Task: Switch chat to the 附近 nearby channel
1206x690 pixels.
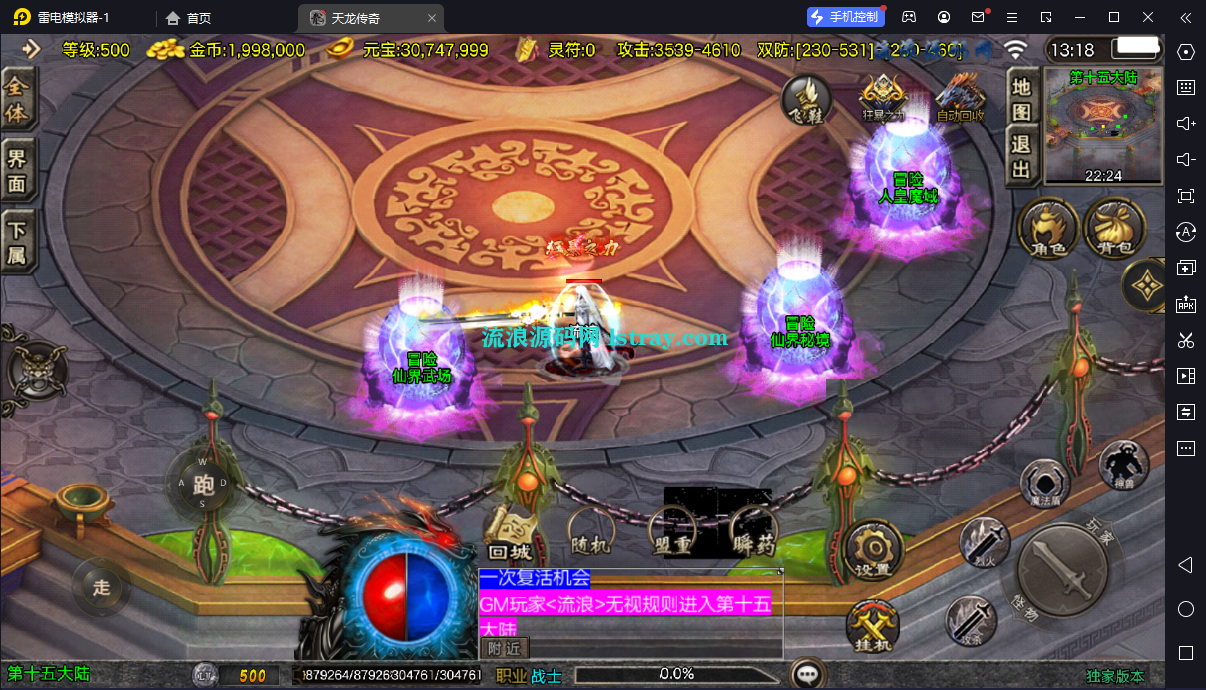Action: 504,648
